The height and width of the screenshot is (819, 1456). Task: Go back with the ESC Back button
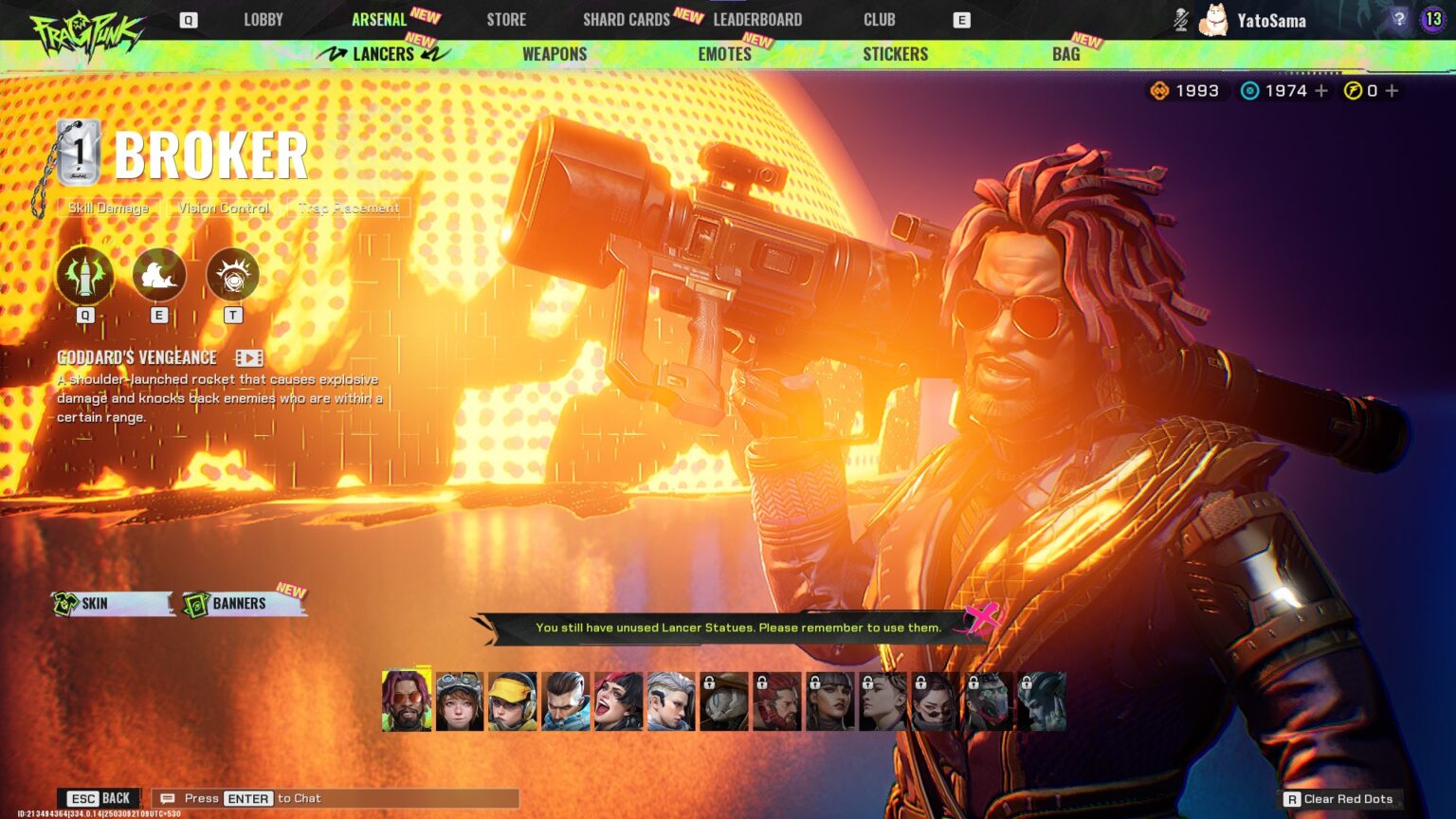(x=98, y=798)
